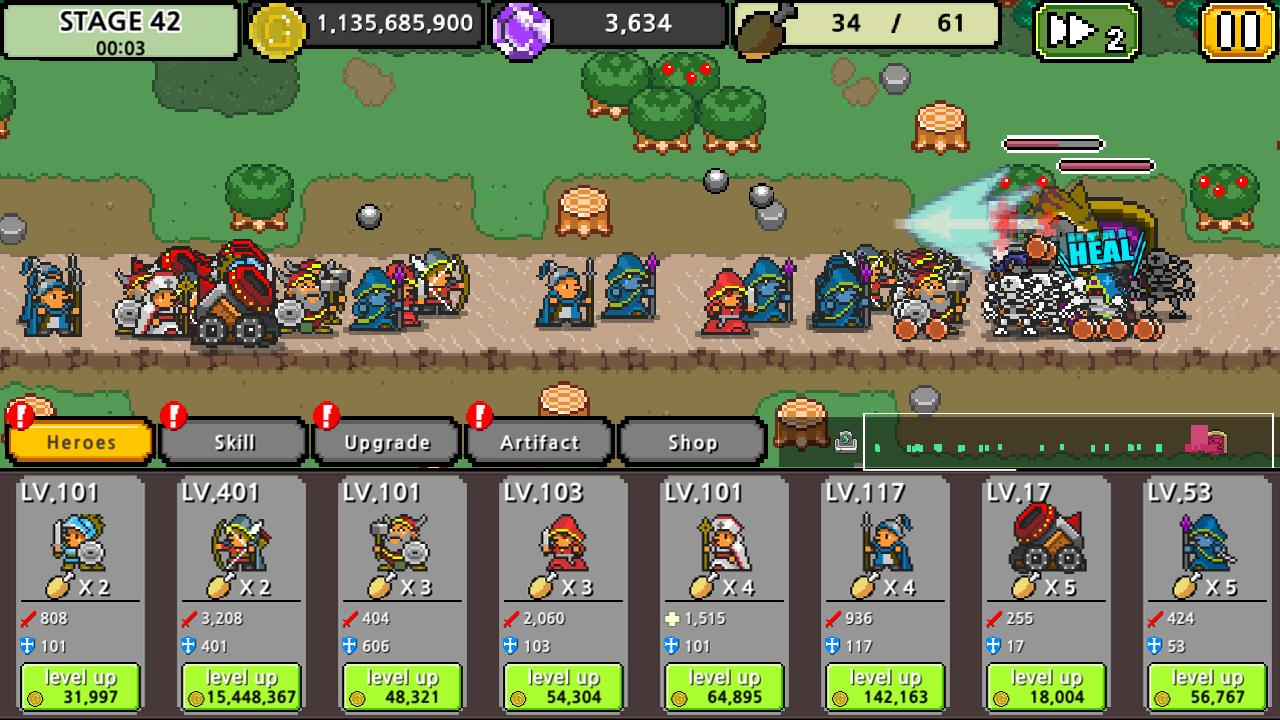This screenshot has height=720, width=1280.
Task: Show the Upgrade tab
Action: pos(387,442)
